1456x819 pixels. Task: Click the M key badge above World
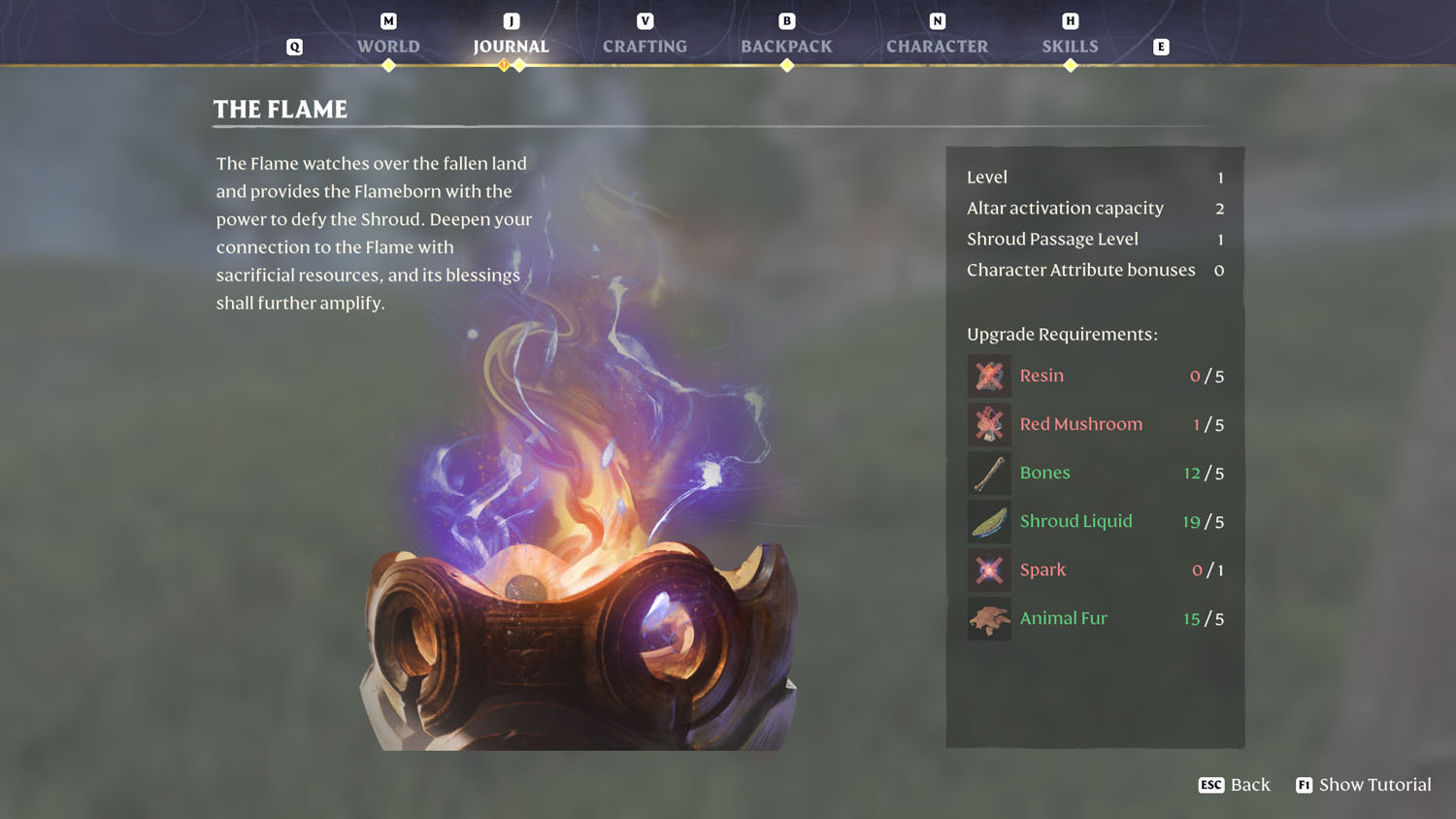coord(388,19)
